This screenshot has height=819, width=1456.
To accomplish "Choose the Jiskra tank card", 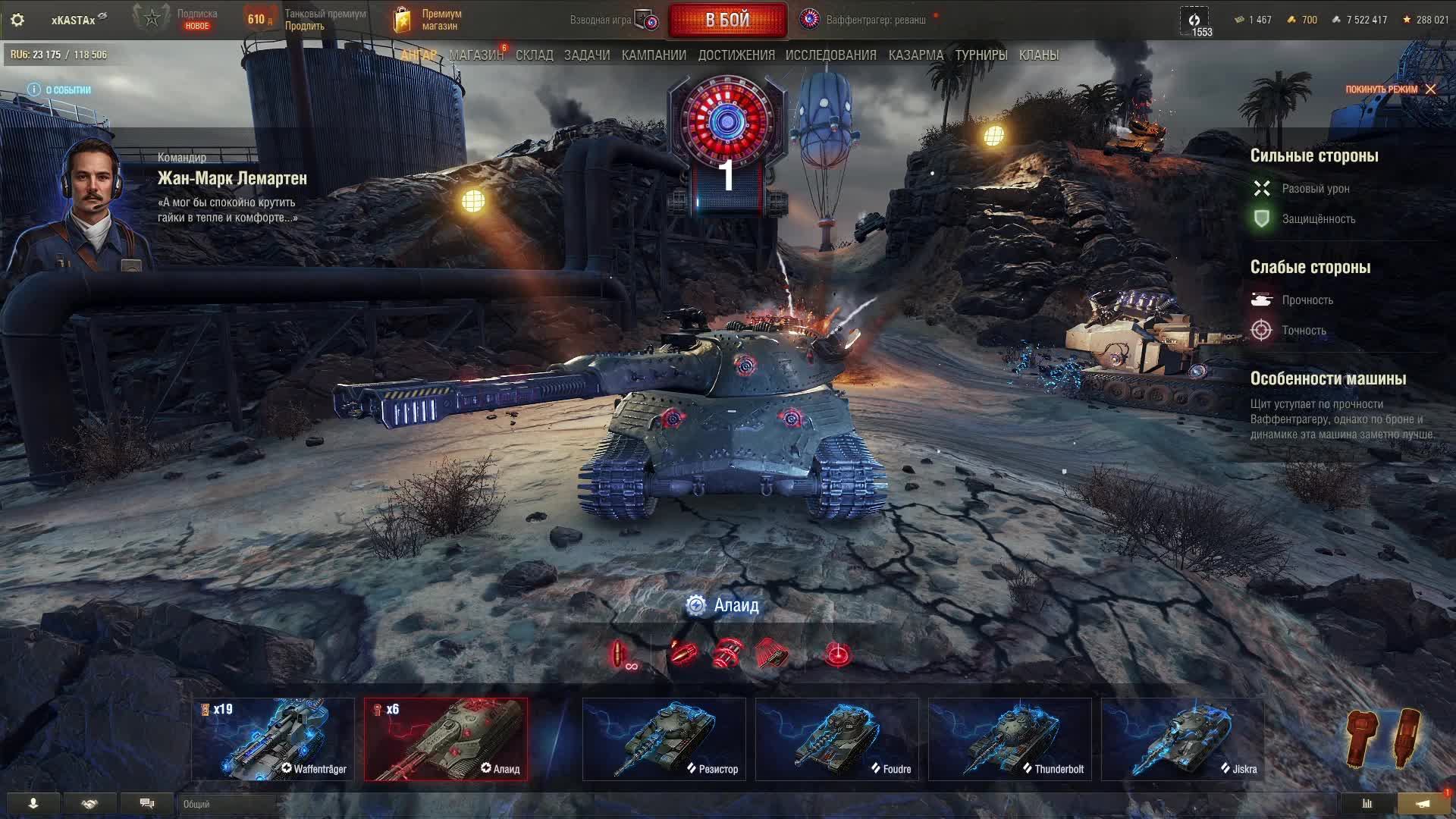I will pos(1182,739).
